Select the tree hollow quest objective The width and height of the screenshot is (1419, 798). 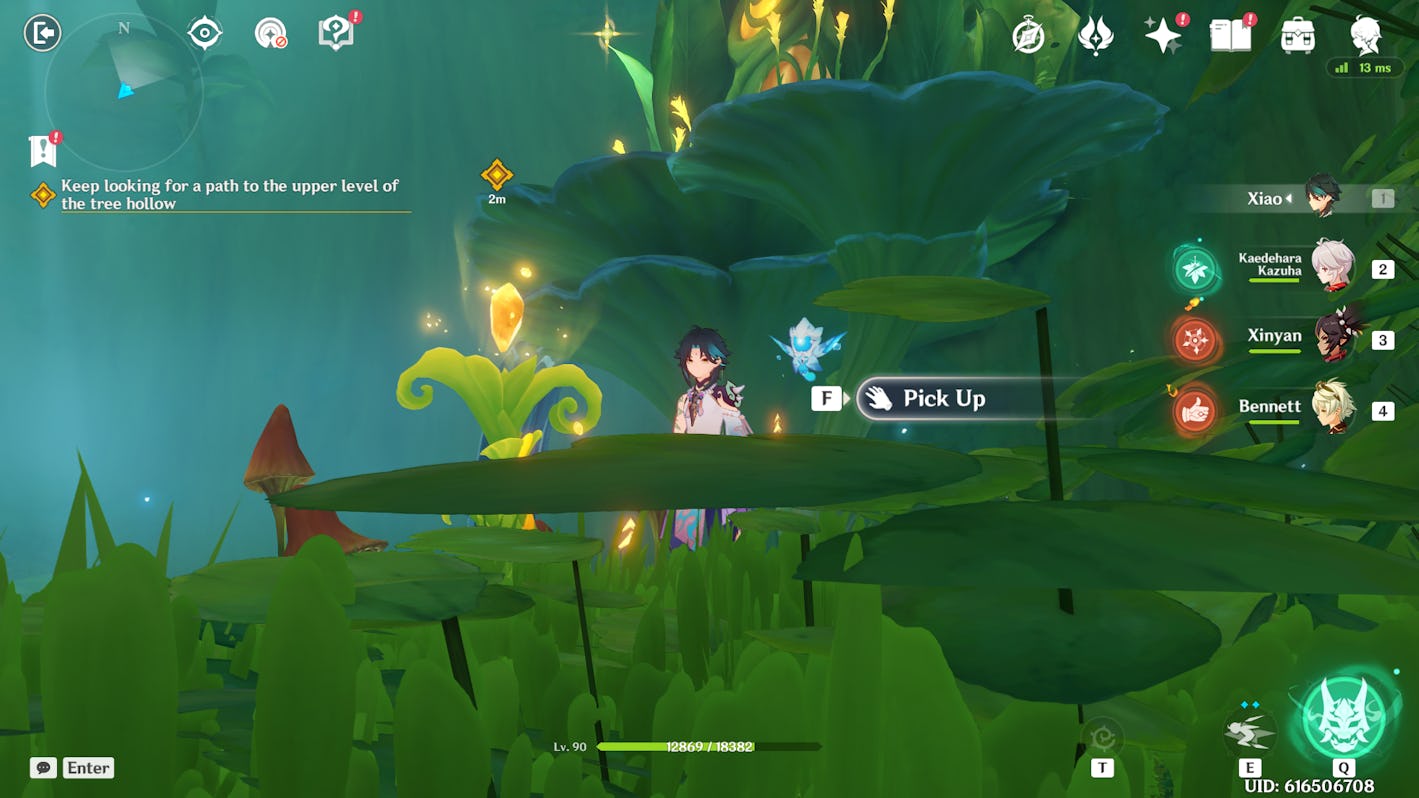pyautogui.click(x=229, y=194)
